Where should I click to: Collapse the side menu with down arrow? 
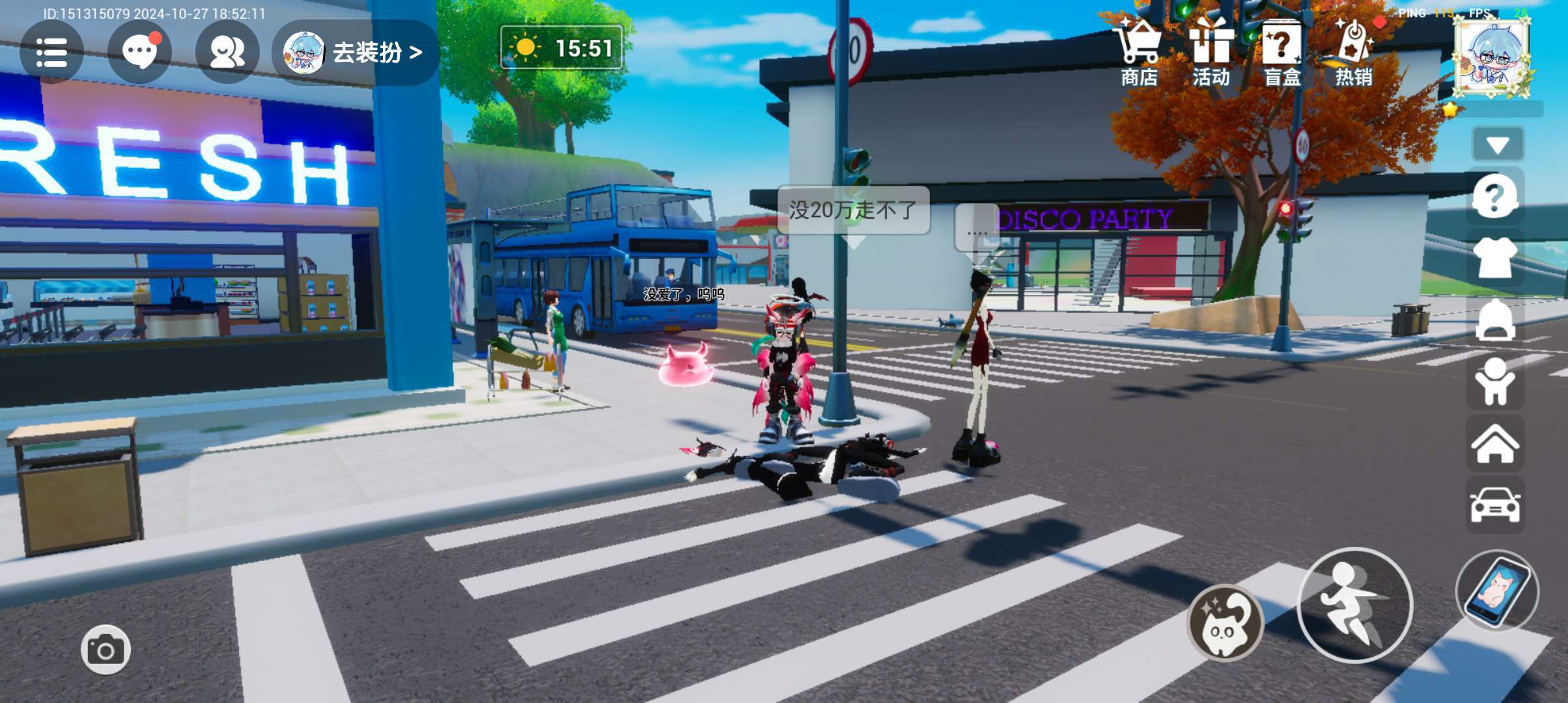click(1498, 145)
